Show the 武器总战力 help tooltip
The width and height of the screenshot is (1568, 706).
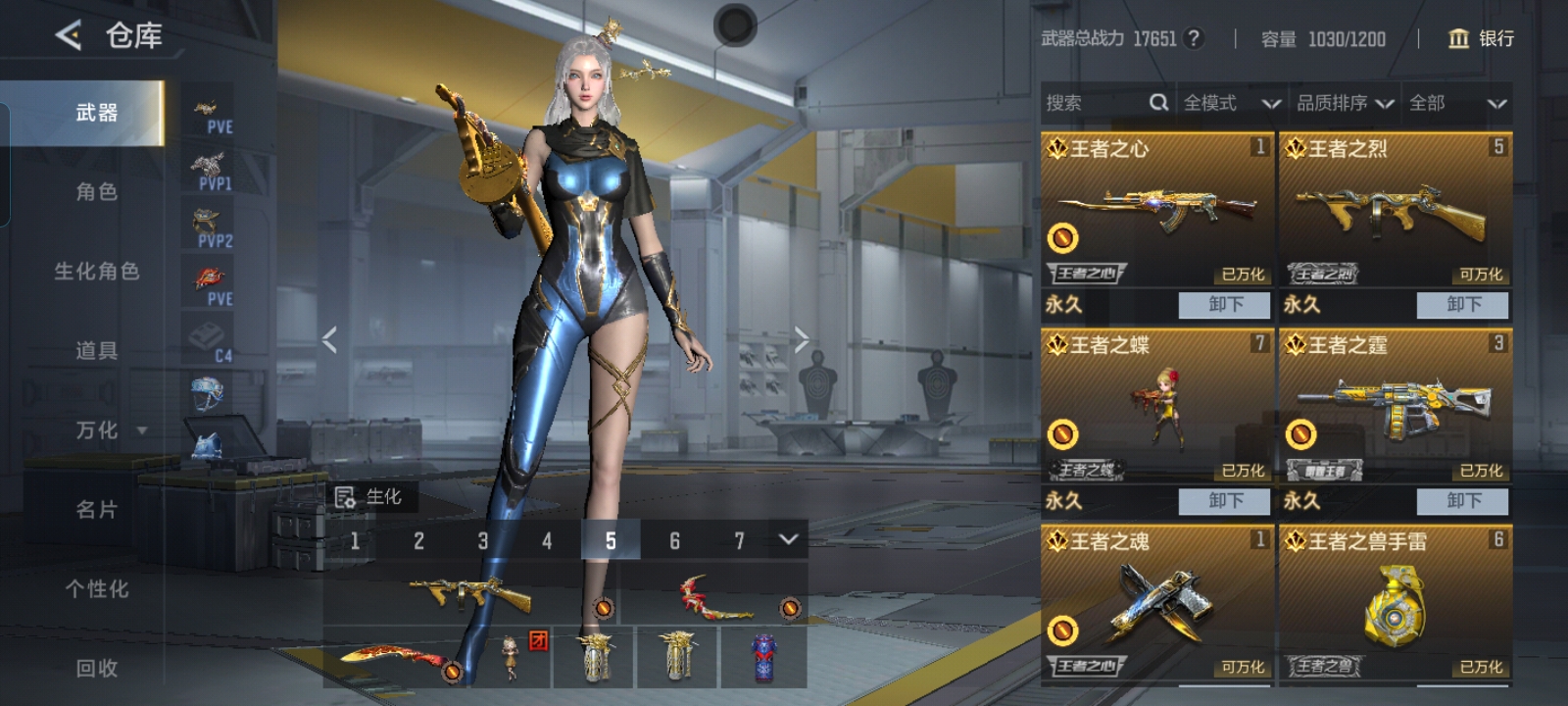coord(1193,38)
